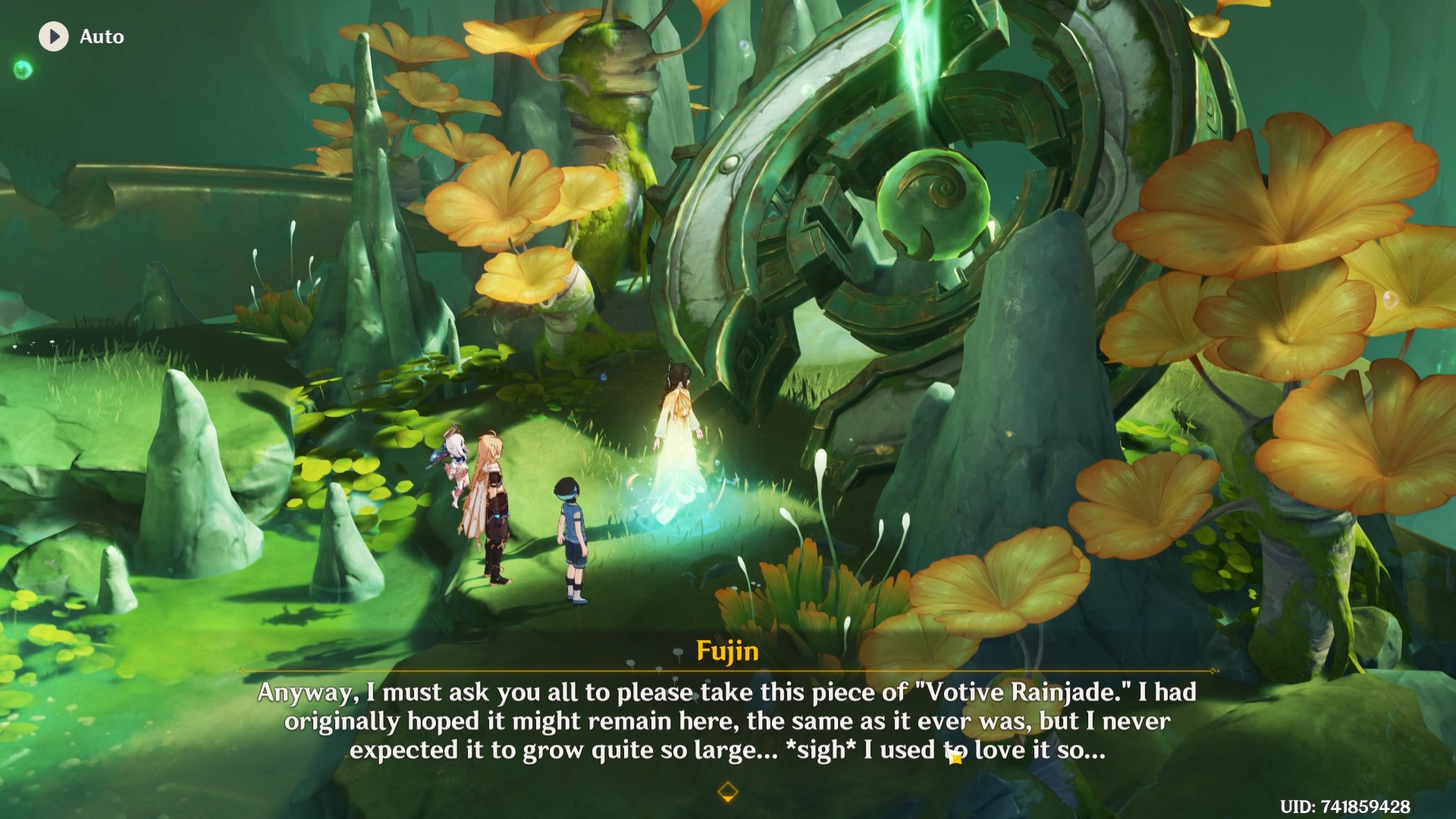Click the diamond continue indicator below the dialogue
This screenshot has height=819, width=1456.
(729, 793)
